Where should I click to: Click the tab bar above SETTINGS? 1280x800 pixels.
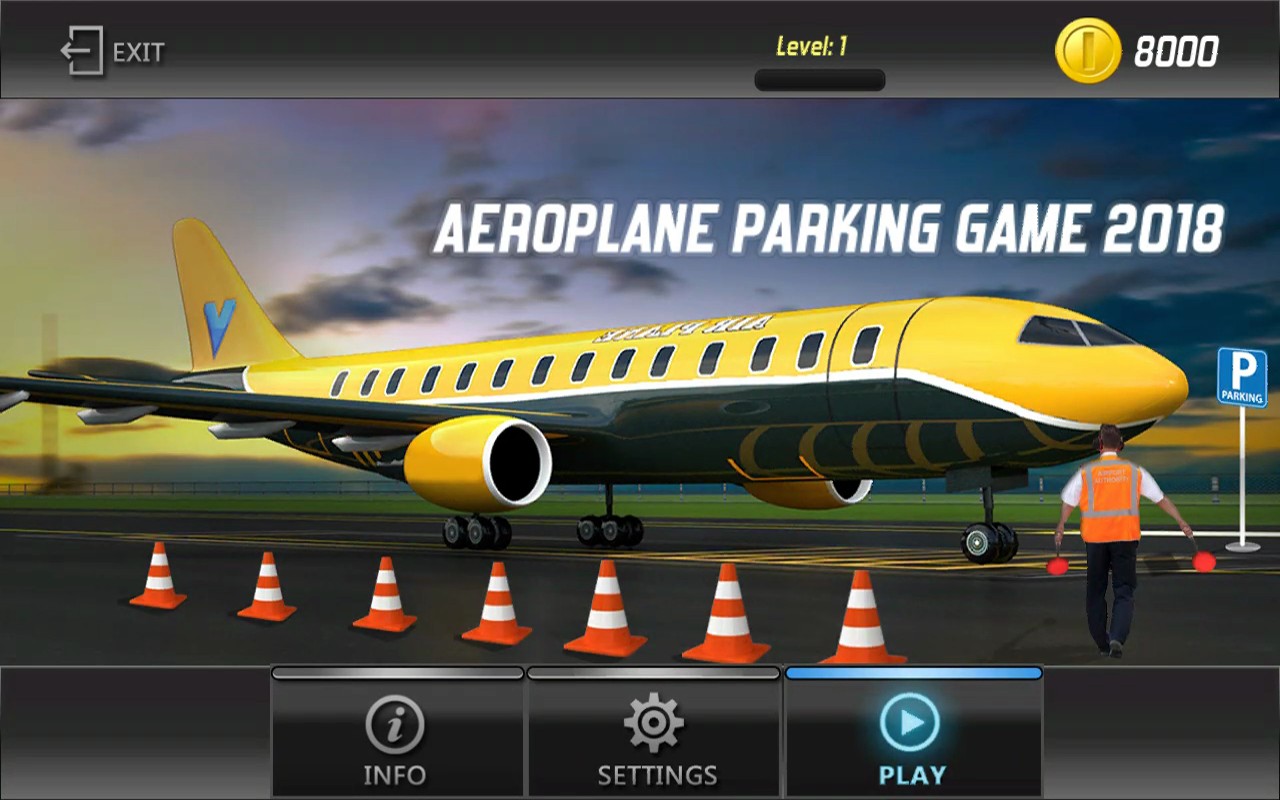[653, 672]
